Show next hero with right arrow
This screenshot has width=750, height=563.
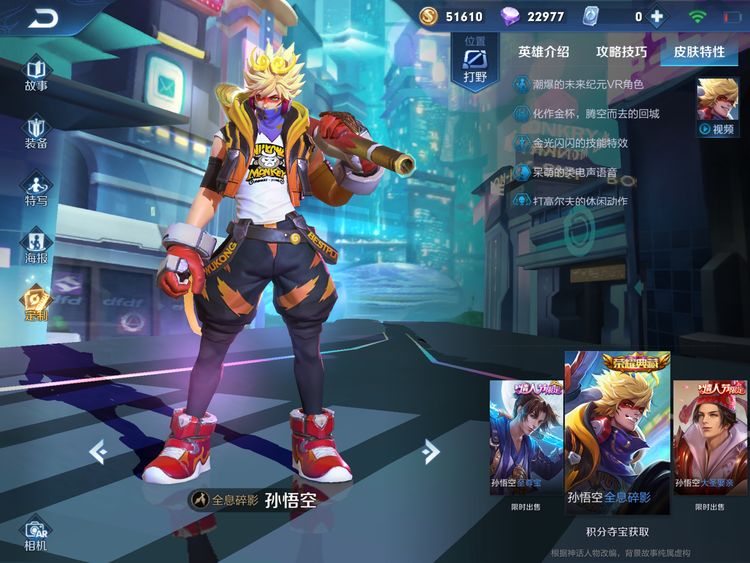coord(431,452)
